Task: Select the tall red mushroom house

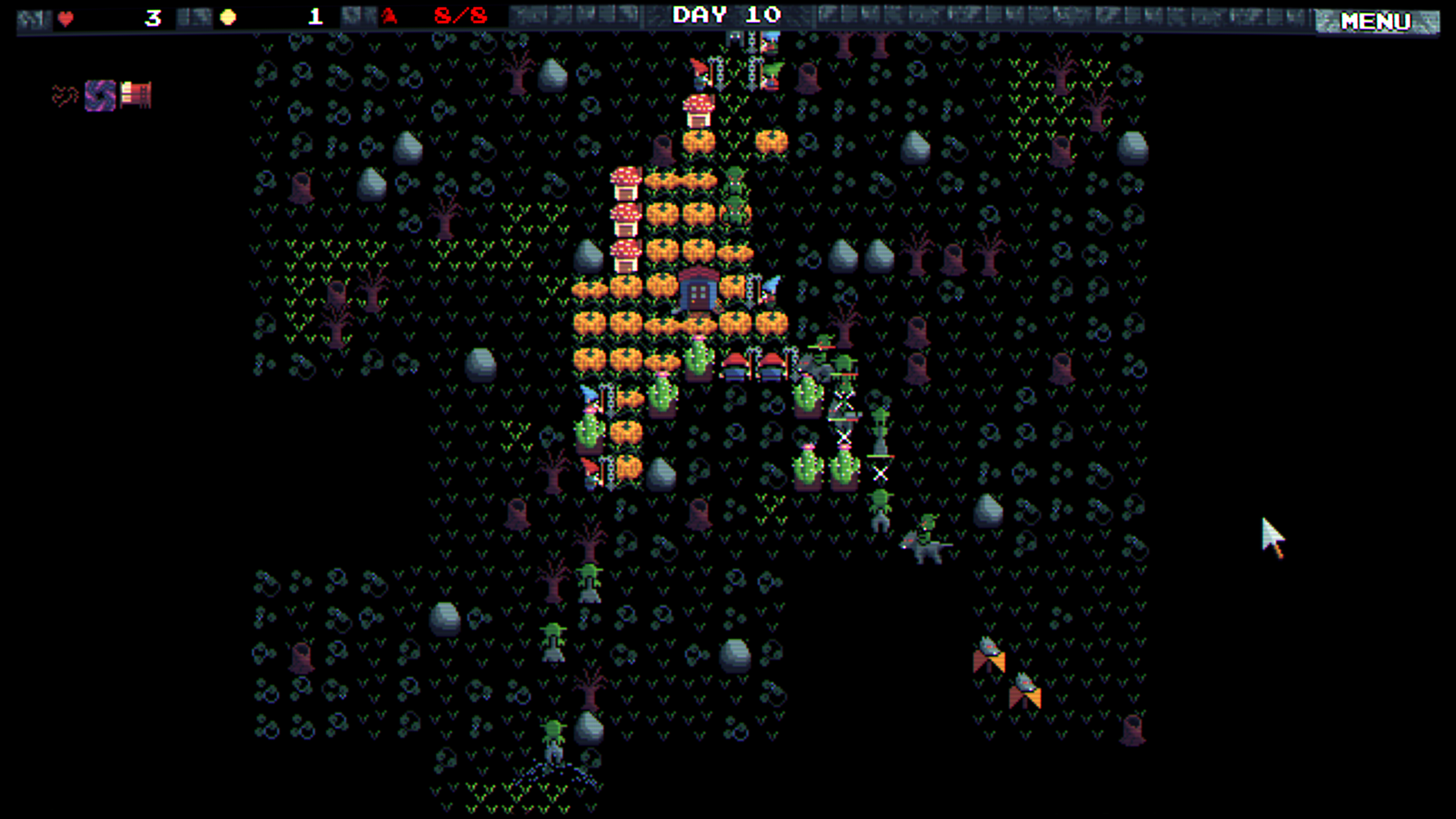Action: click(699, 111)
